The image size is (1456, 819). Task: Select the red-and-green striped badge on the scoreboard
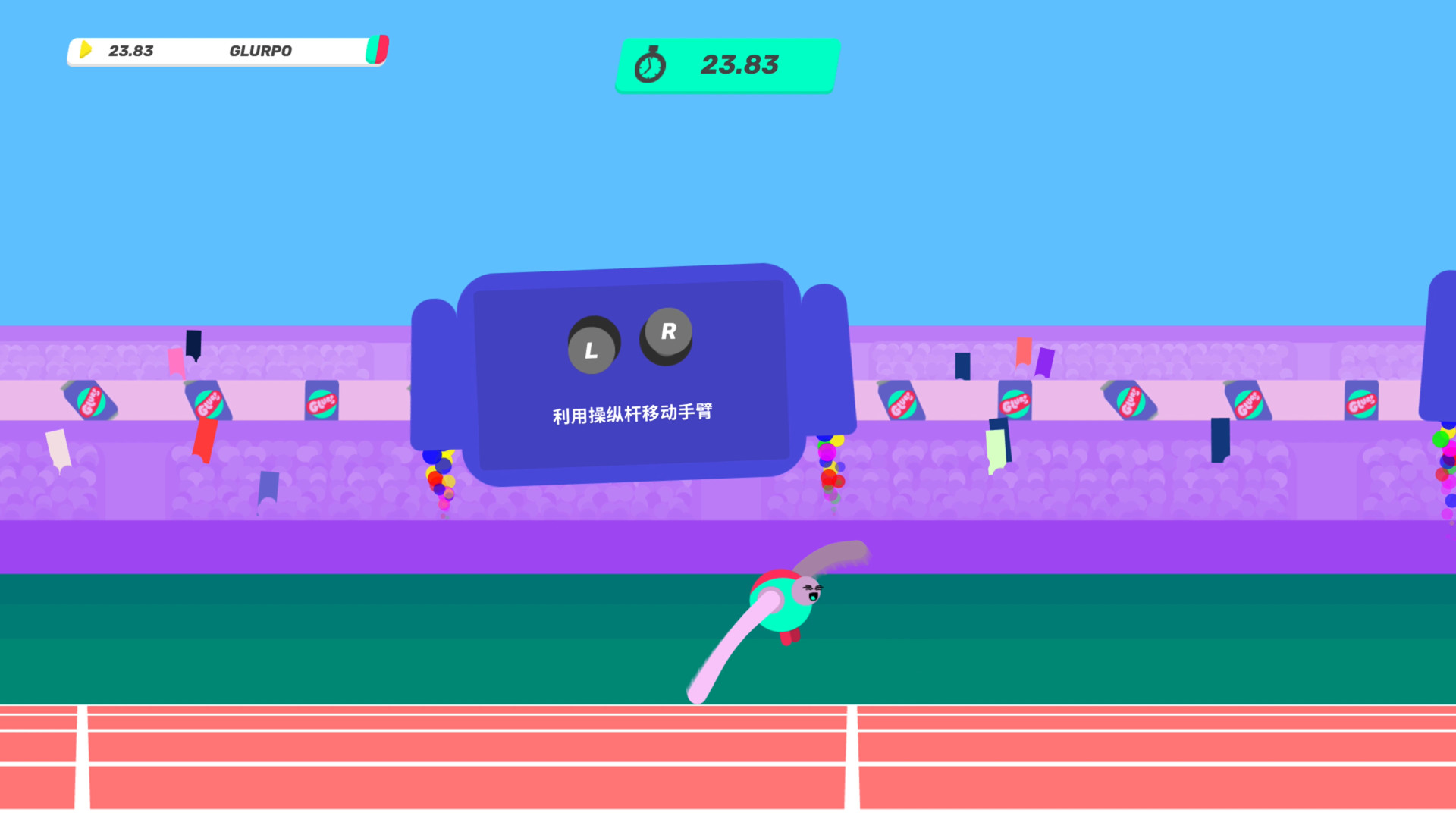tap(377, 50)
